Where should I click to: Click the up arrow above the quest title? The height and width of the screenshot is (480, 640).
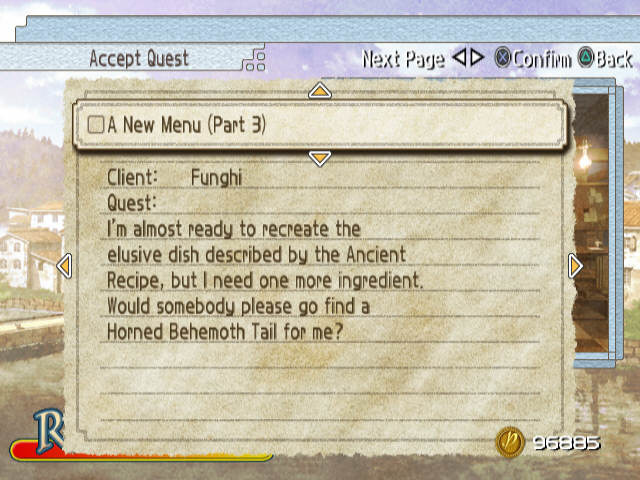click(319, 91)
